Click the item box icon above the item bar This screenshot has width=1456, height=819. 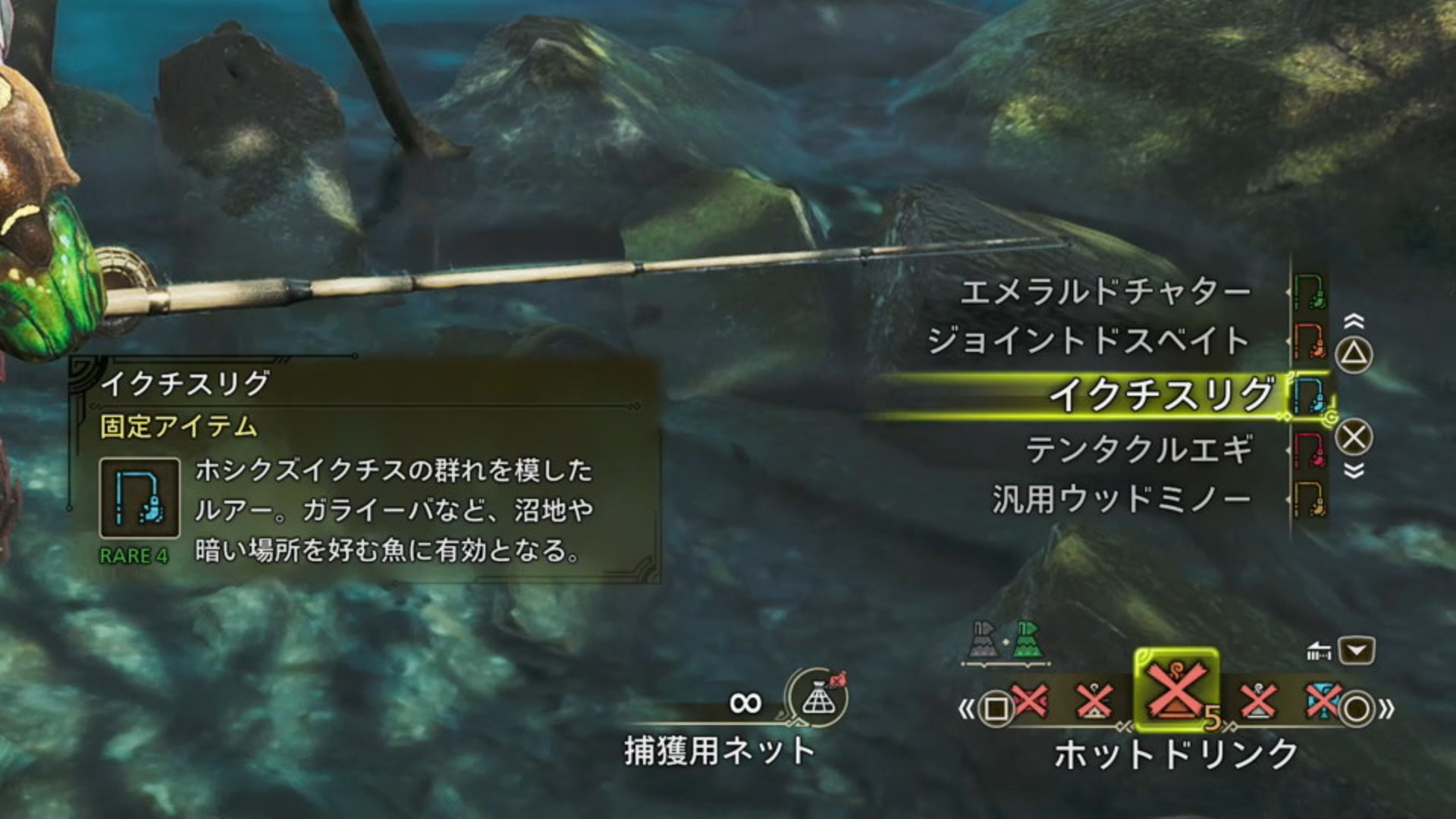pos(1319,652)
